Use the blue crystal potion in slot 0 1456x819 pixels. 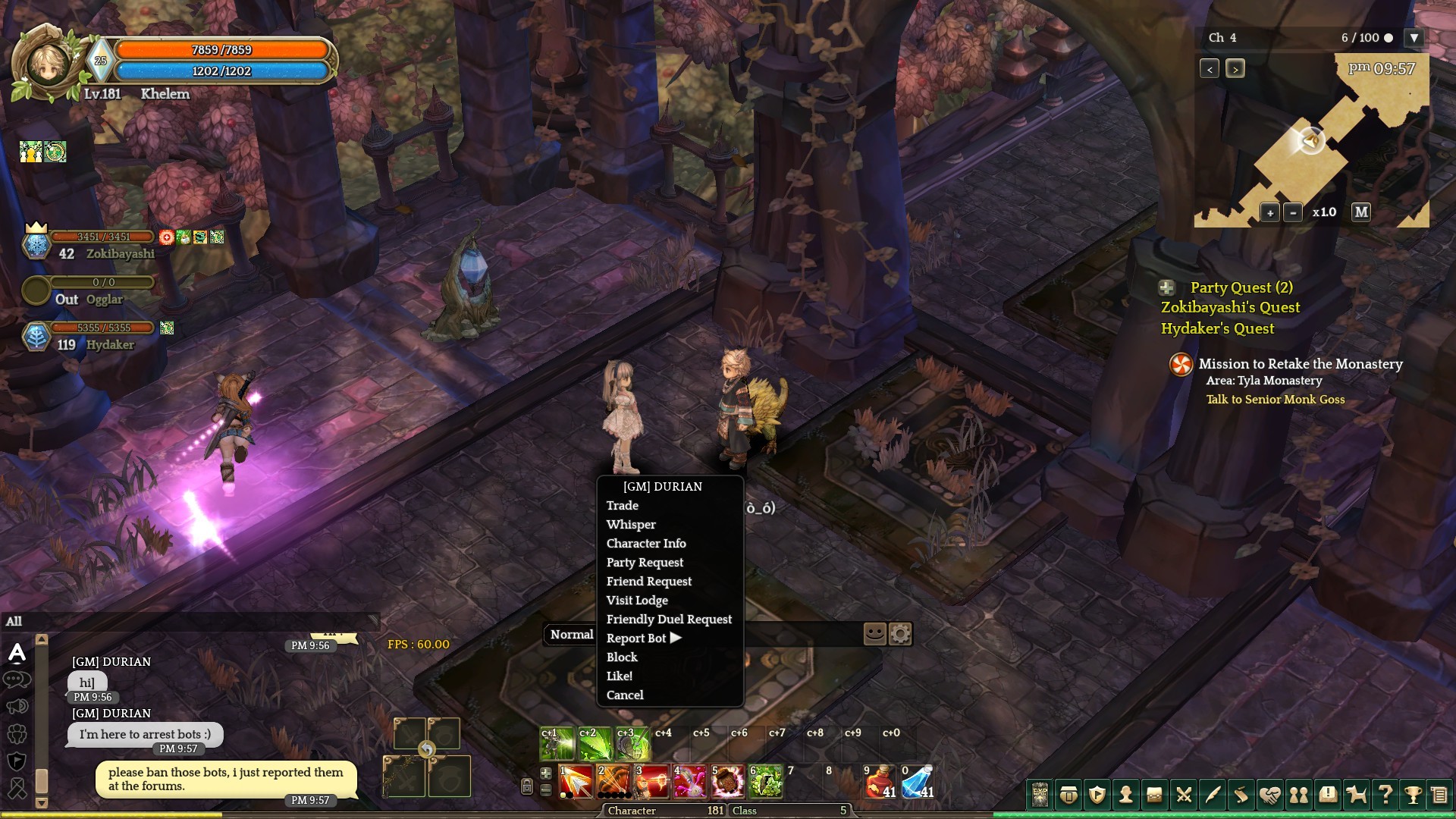tap(918, 783)
